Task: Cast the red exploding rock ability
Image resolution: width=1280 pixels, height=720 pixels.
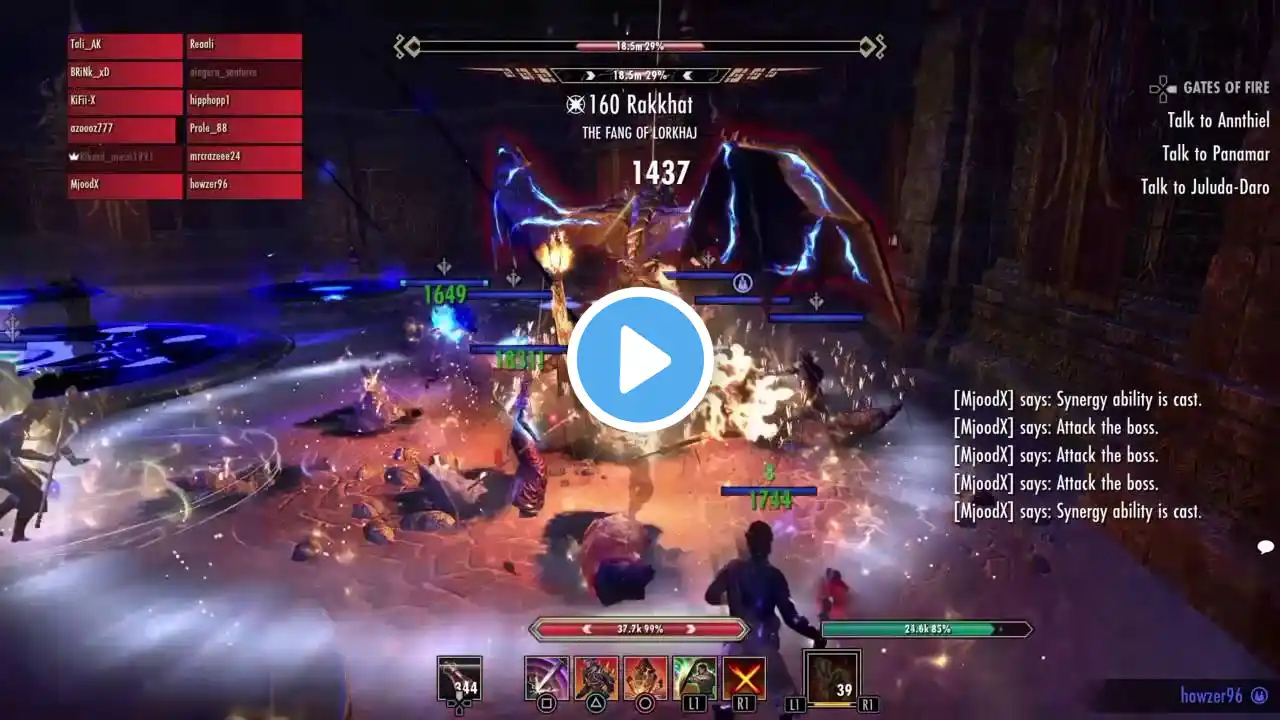Action: [x=645, y=678]
